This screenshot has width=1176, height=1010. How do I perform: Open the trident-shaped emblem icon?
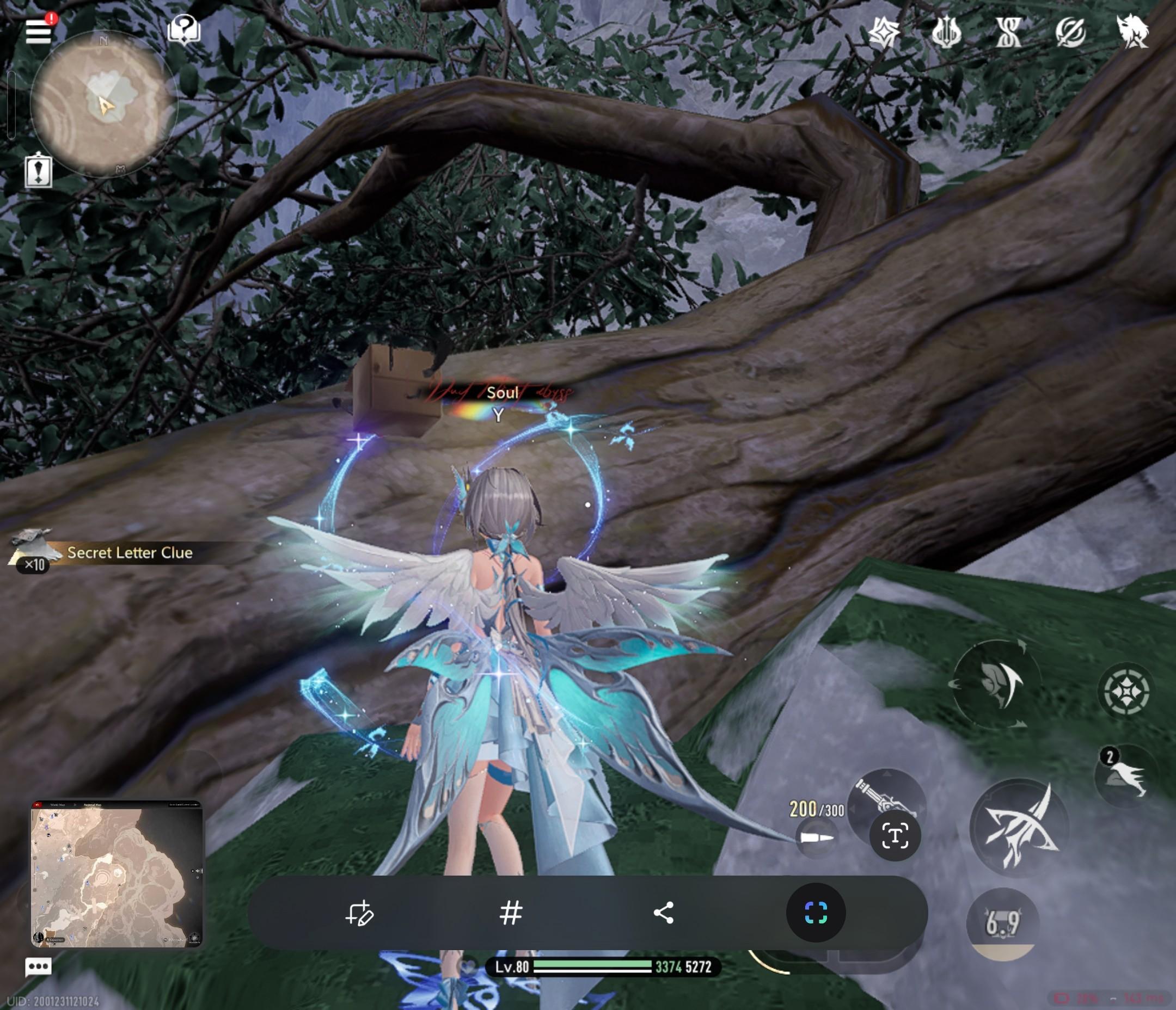click(x=946, y=32)
